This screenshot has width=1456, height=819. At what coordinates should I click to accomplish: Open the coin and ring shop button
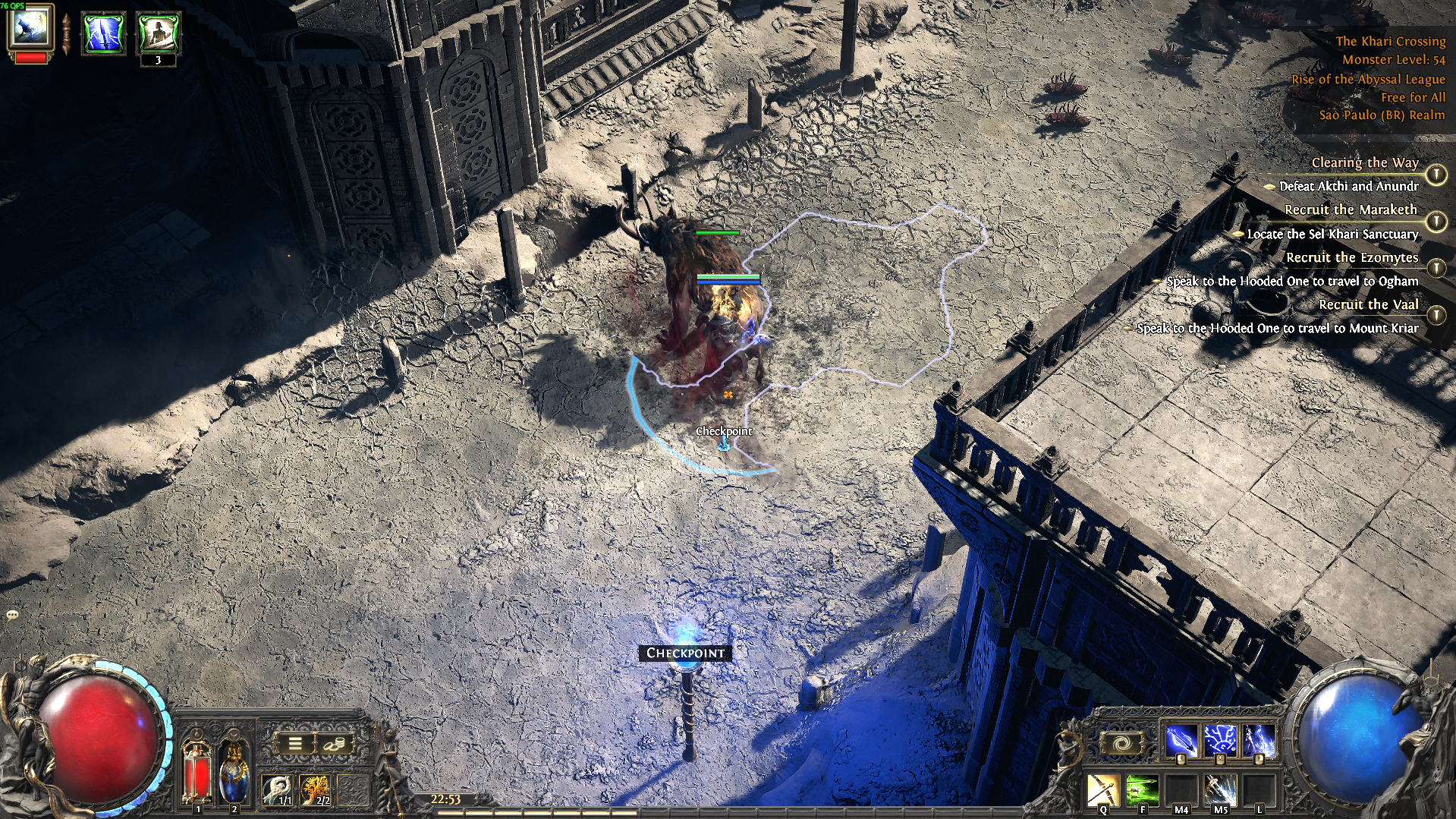tap(333, 744)
